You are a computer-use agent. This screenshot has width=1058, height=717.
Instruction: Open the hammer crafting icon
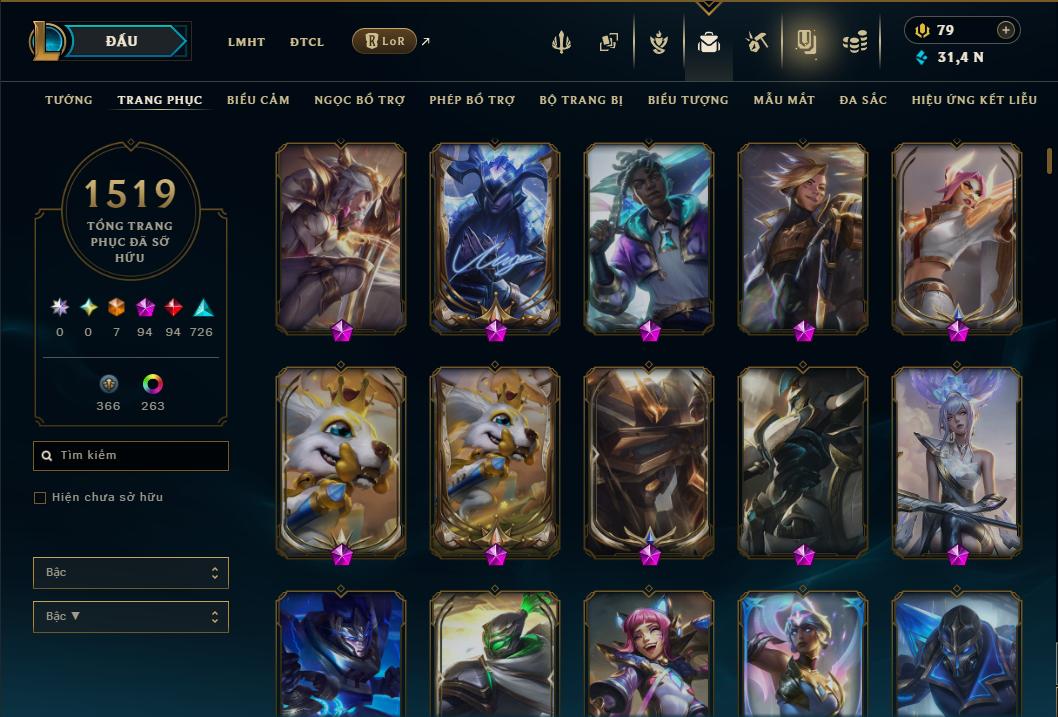pyautogui.click(x=756, y=42)
